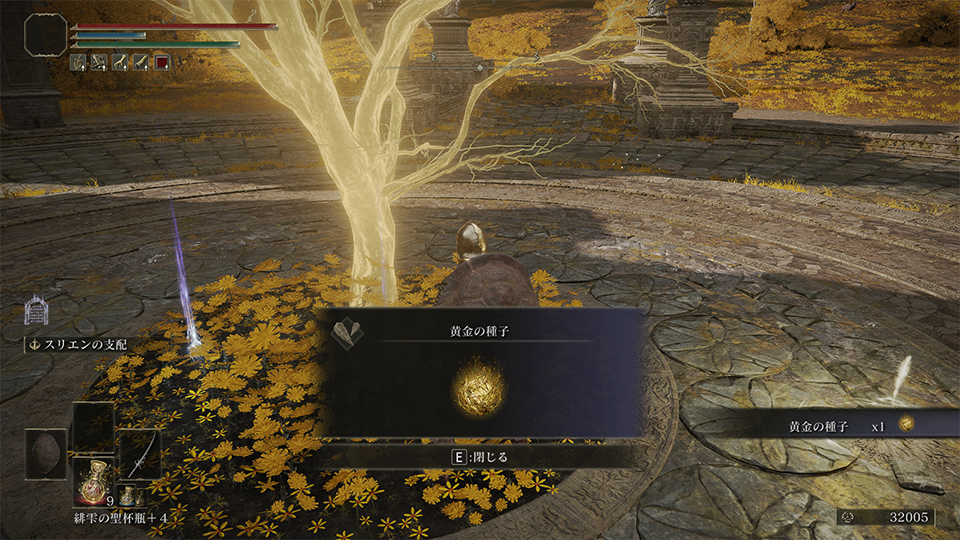Close the item popup via 閉じる
The height and width of the screenshot is (540, 960).
coord(479,457)
